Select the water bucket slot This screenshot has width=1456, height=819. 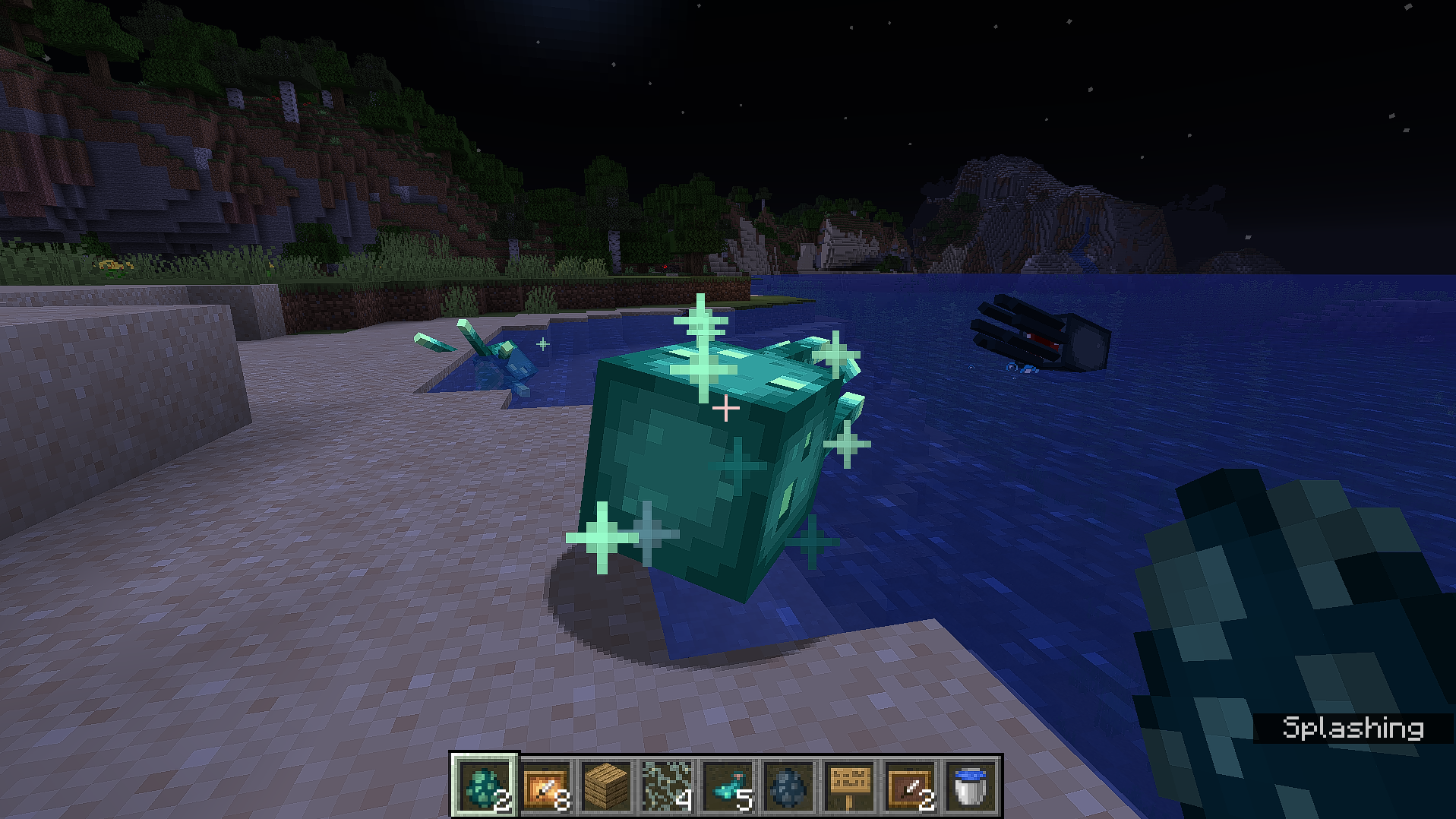click(971, 786)
